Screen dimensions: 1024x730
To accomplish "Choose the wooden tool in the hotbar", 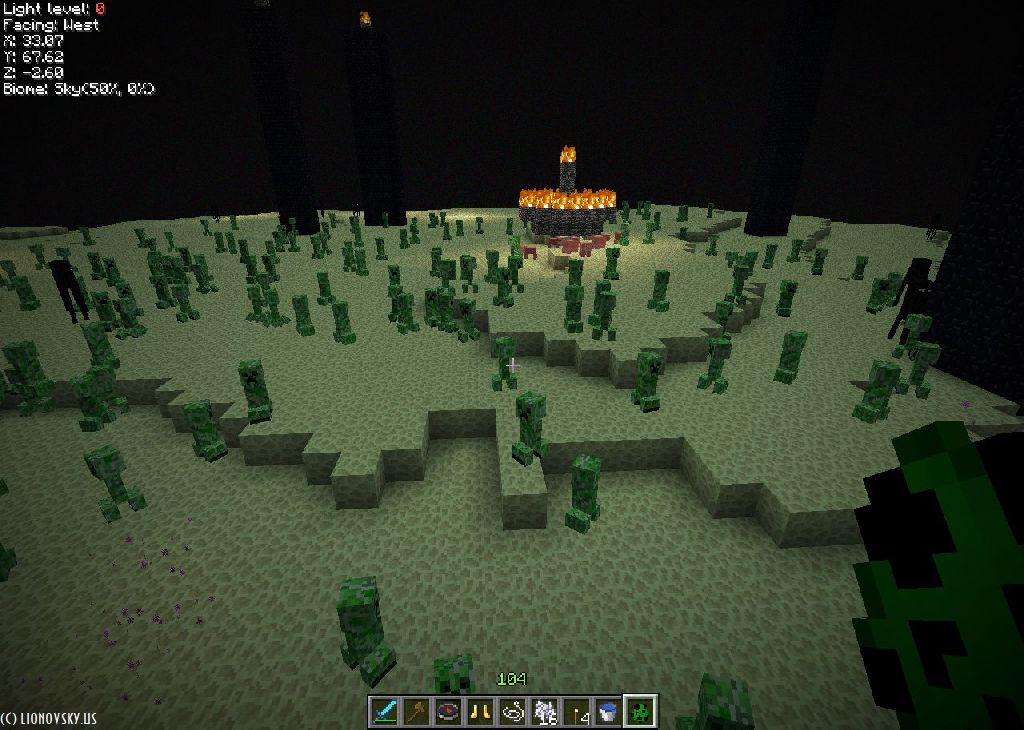I will click(x=416, y=711).
